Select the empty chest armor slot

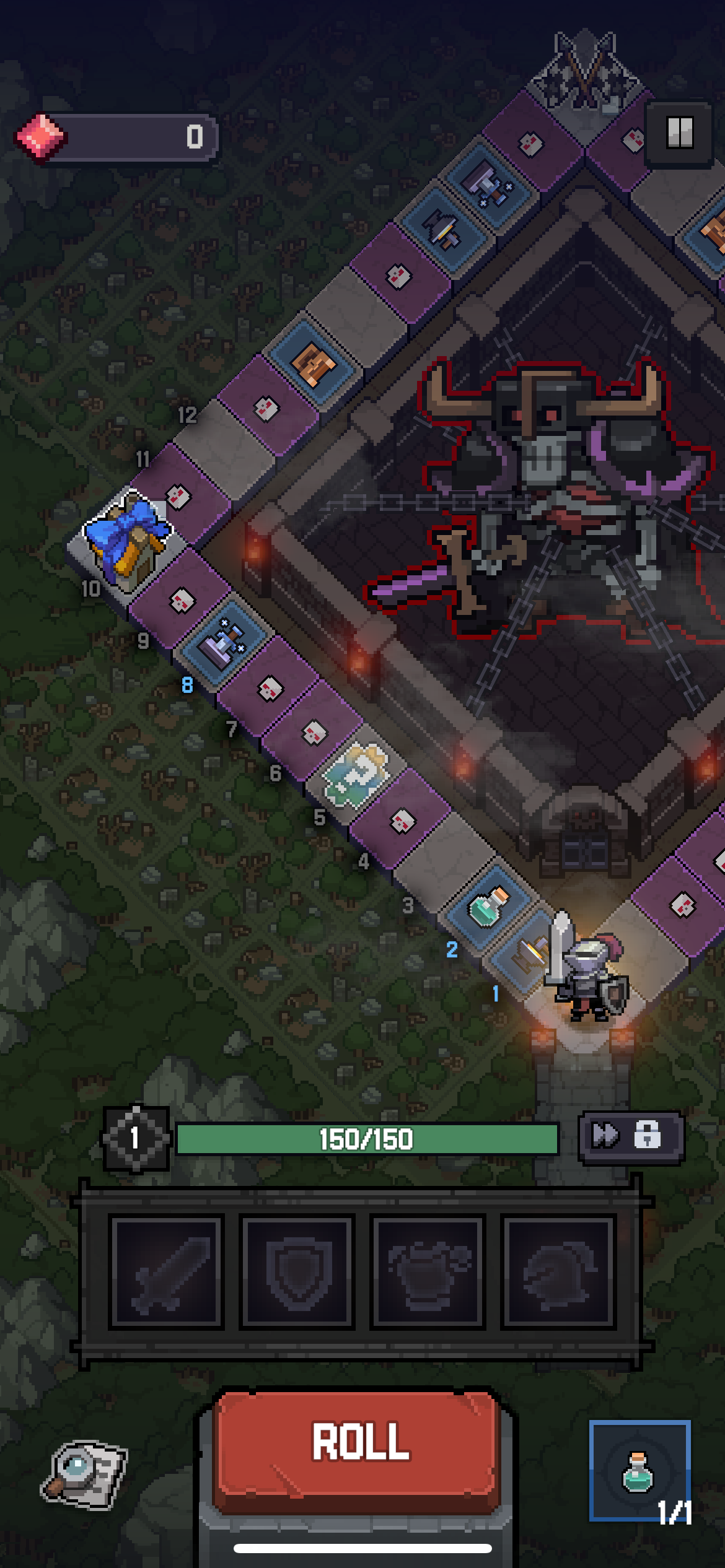point(428,1272)
